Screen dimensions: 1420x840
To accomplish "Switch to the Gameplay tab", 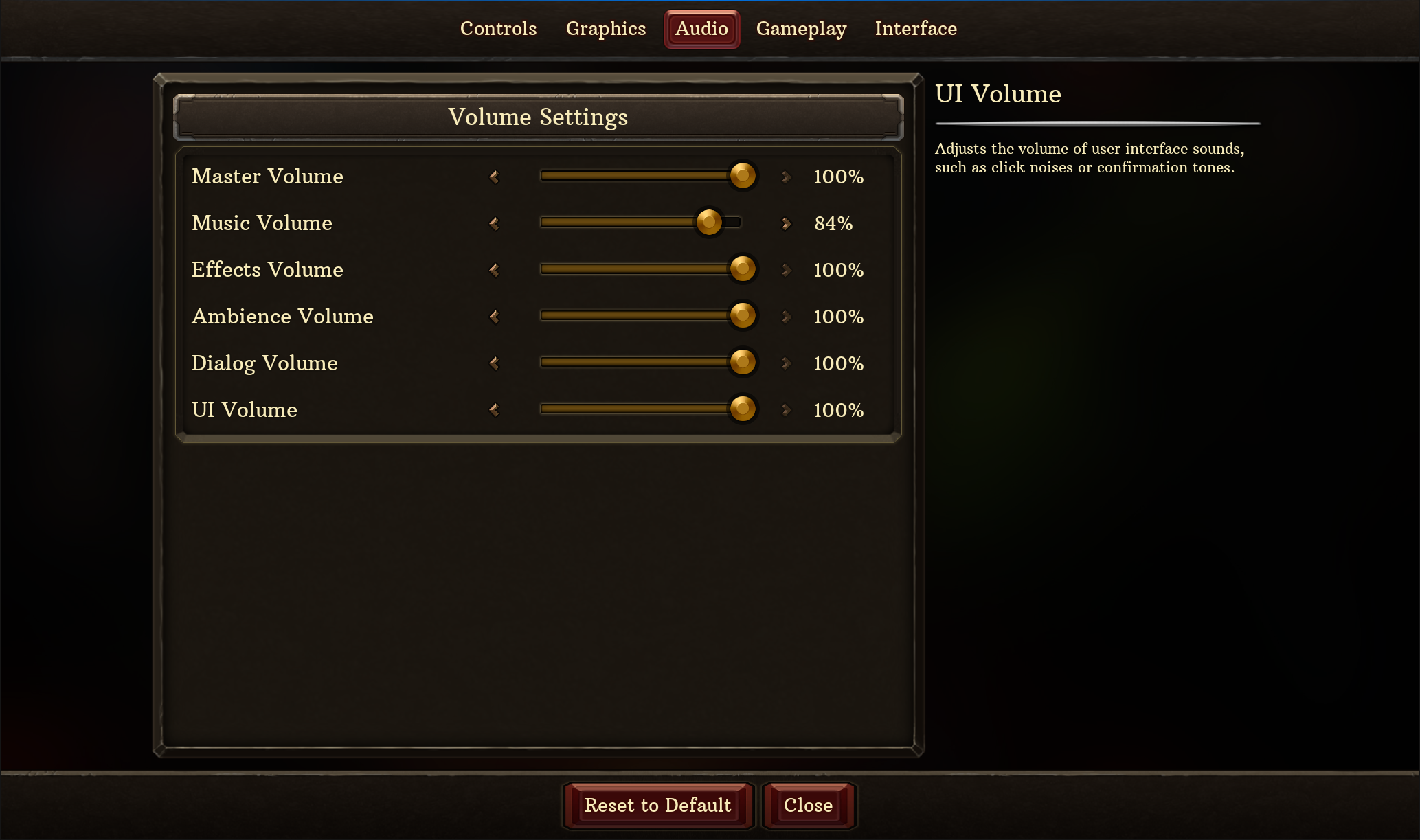I will pos(802,29).
